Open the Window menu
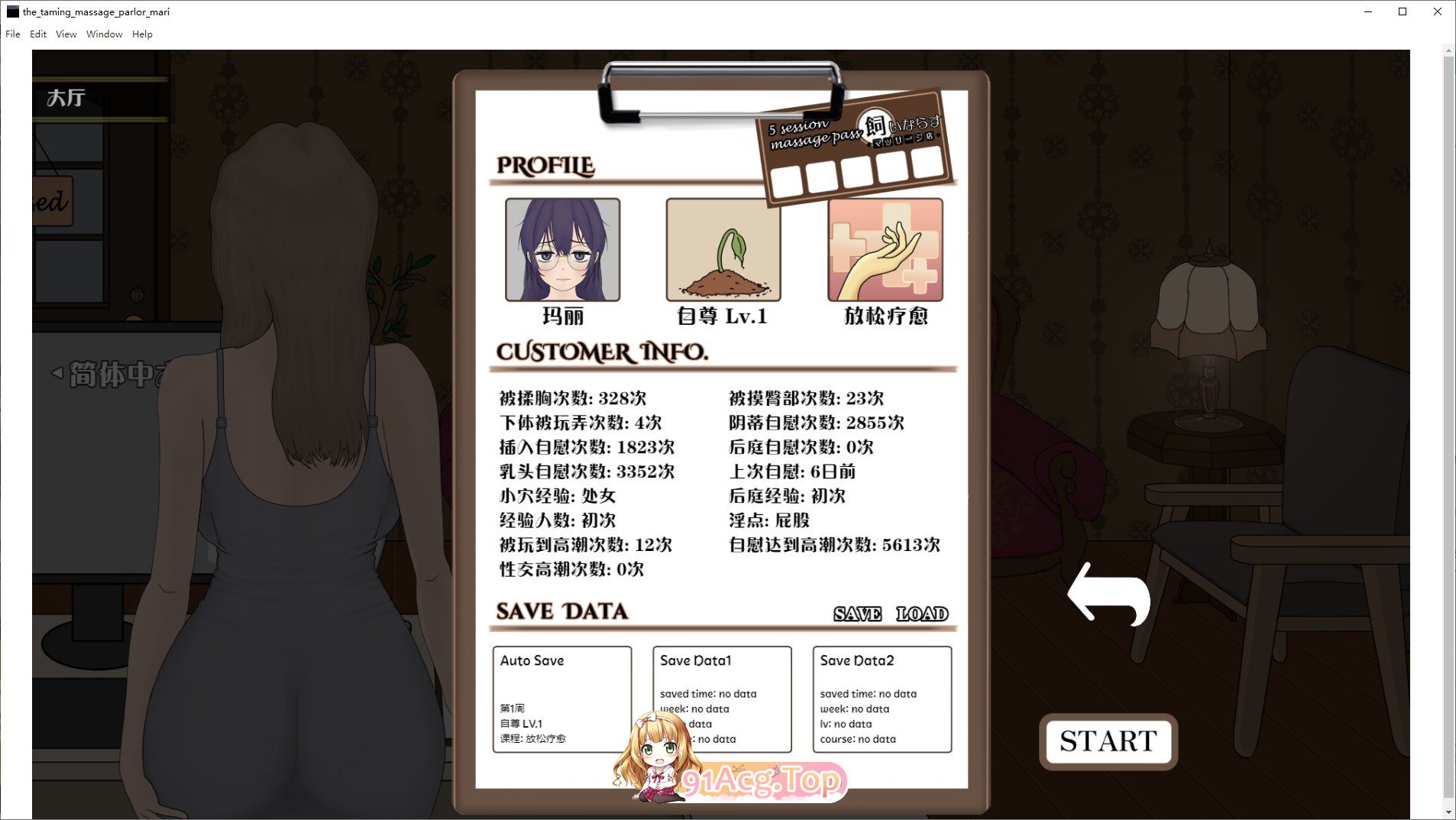Image resolution: width=1456 pixels, height=820 pixels. click(105, 34)
